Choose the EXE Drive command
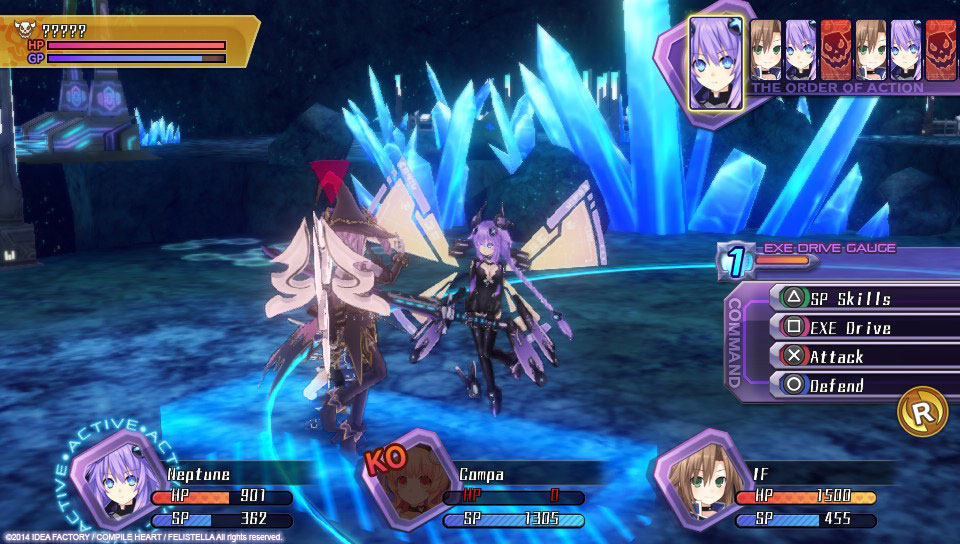This screenshot has width=960, height=544. coord(850,327)
